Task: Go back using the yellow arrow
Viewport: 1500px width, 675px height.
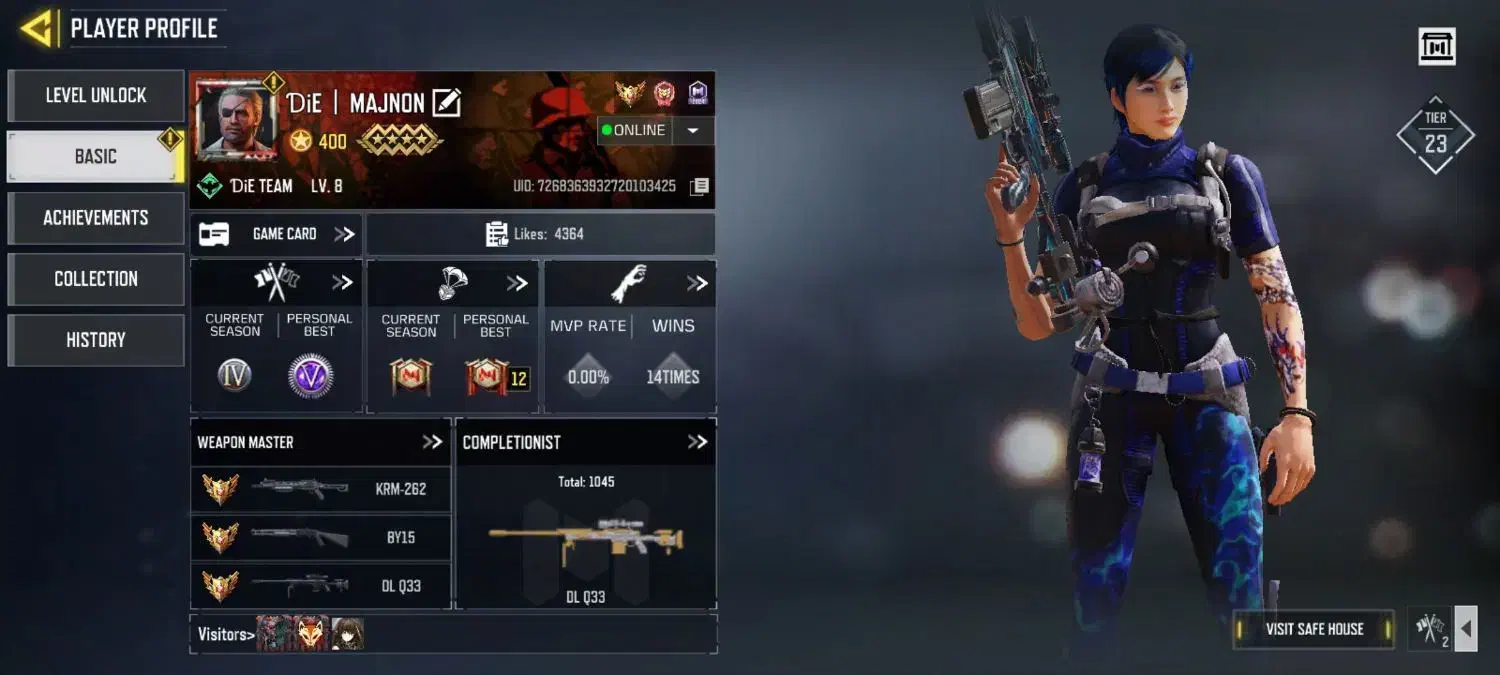Action: 36,28
